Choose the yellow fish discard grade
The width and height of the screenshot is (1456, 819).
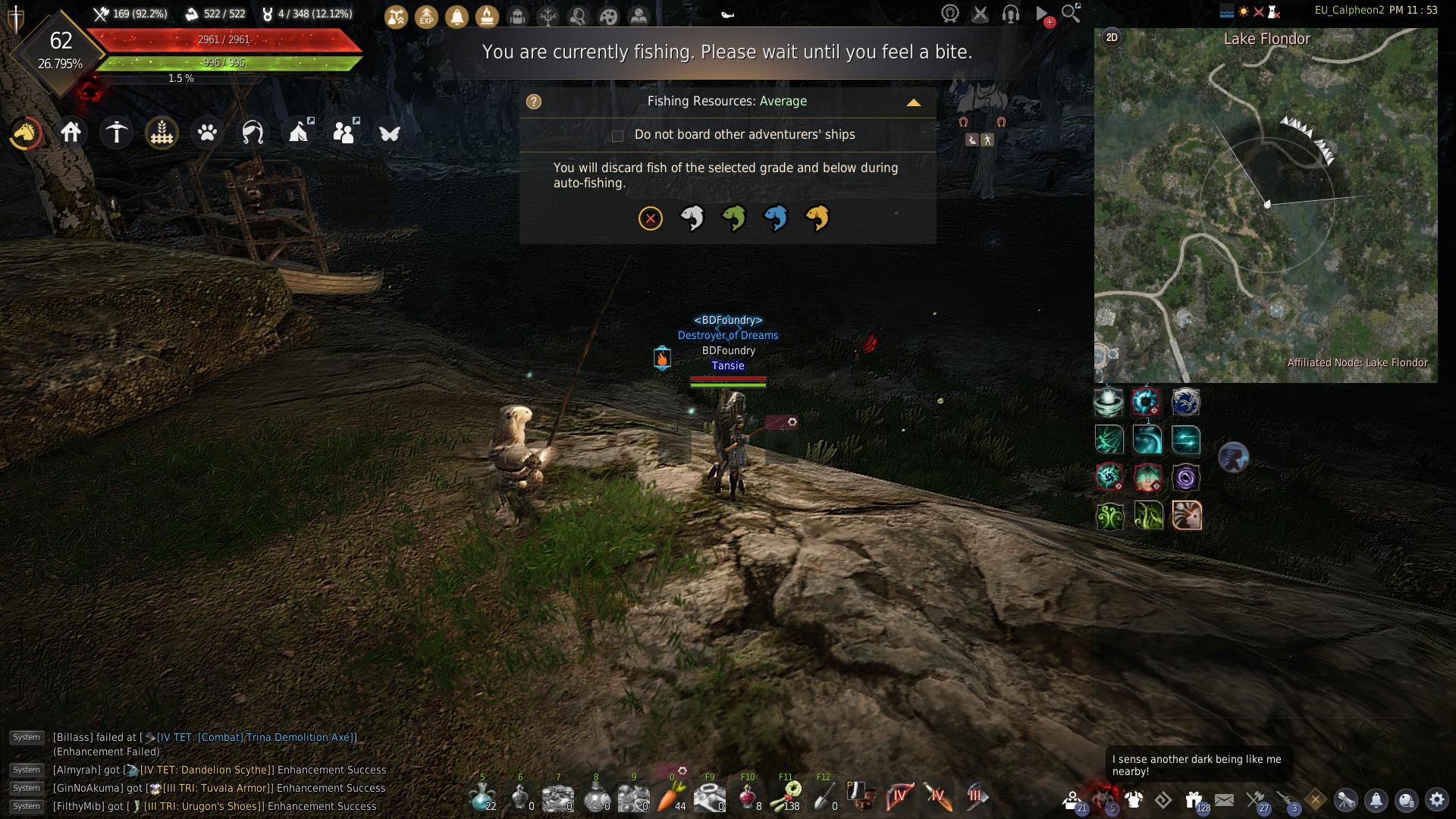(817, 218)
